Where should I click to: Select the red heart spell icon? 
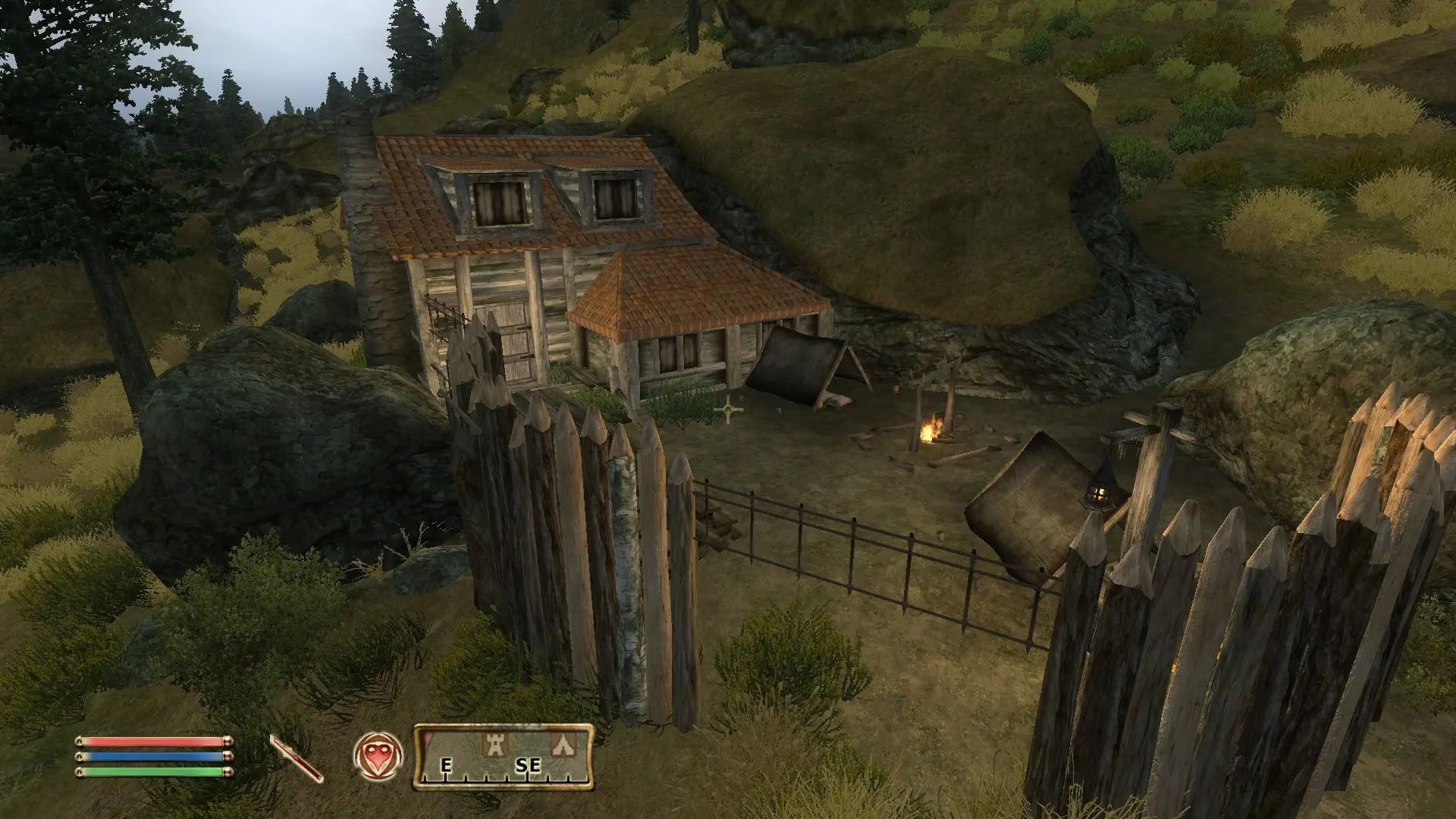click(378, 756)
